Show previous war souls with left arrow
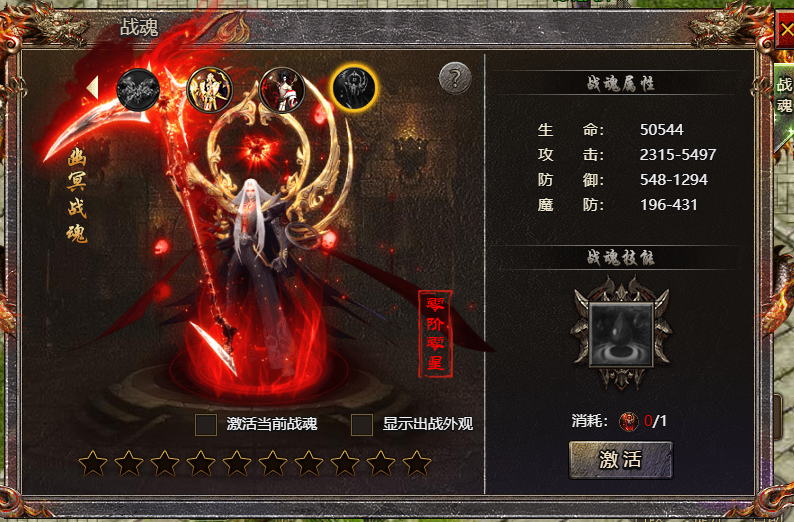The image size is (794, 522). 93,87
